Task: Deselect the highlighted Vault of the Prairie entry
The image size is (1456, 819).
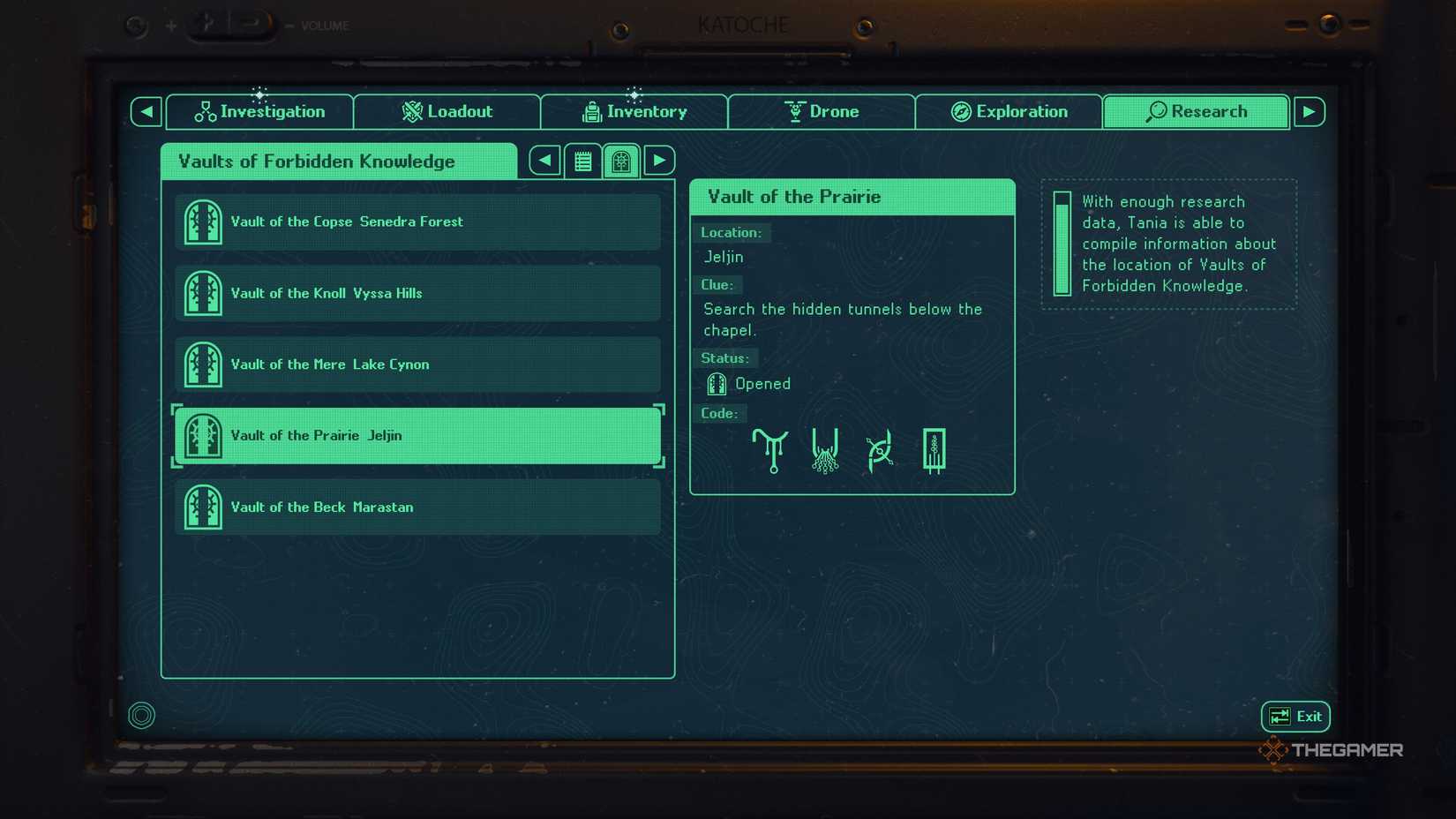Action: pos(417,435)
